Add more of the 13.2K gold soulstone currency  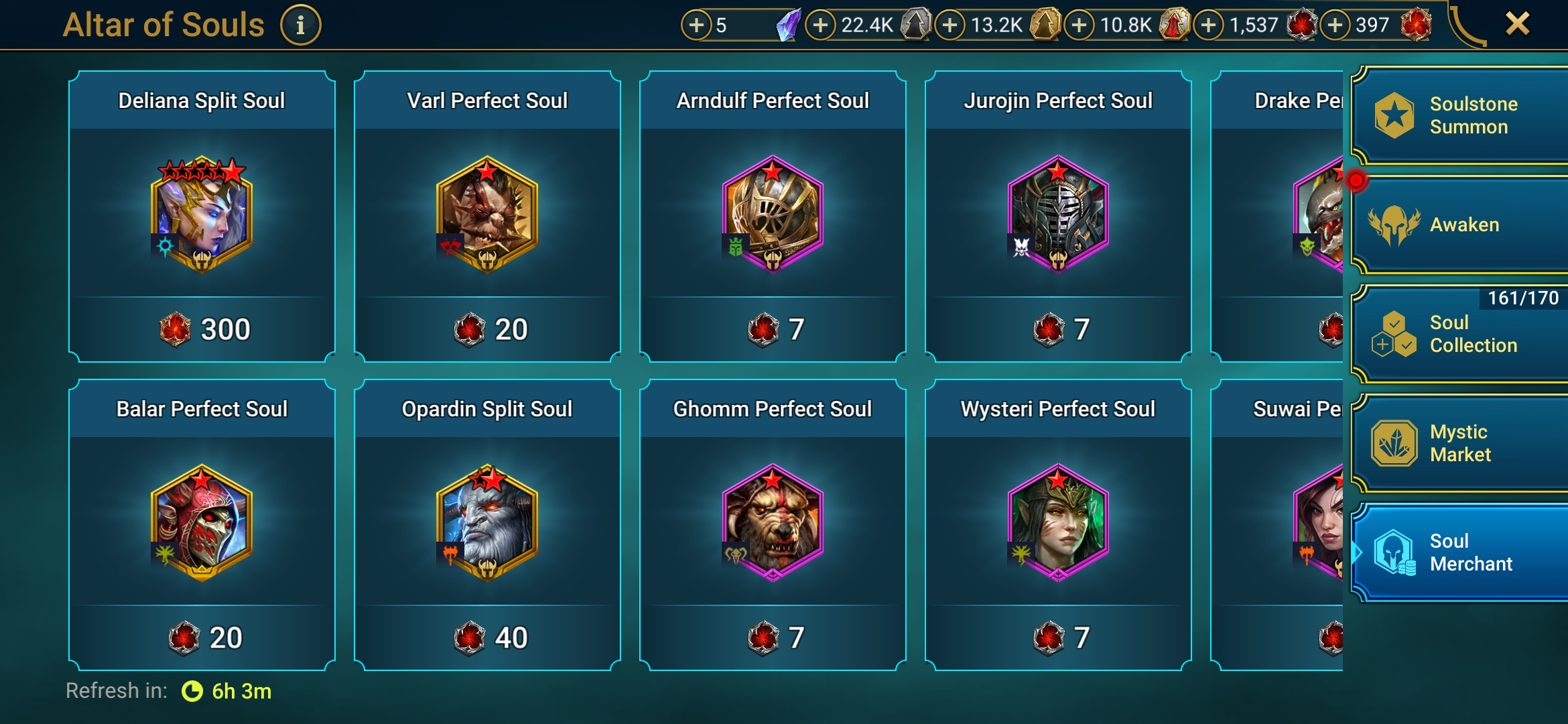(x=950, y=25)
